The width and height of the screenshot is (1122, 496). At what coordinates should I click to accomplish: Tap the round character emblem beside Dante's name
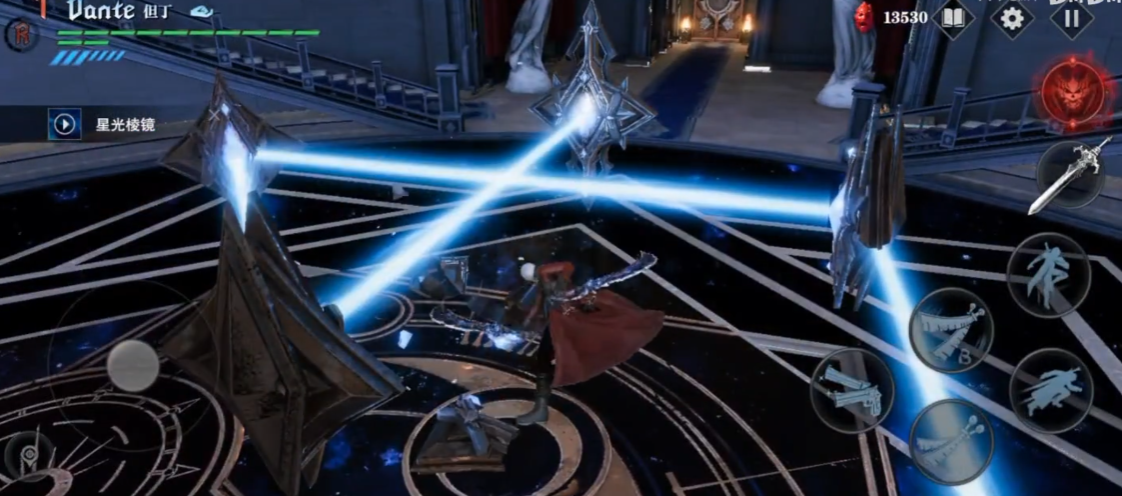click(21, 33)
